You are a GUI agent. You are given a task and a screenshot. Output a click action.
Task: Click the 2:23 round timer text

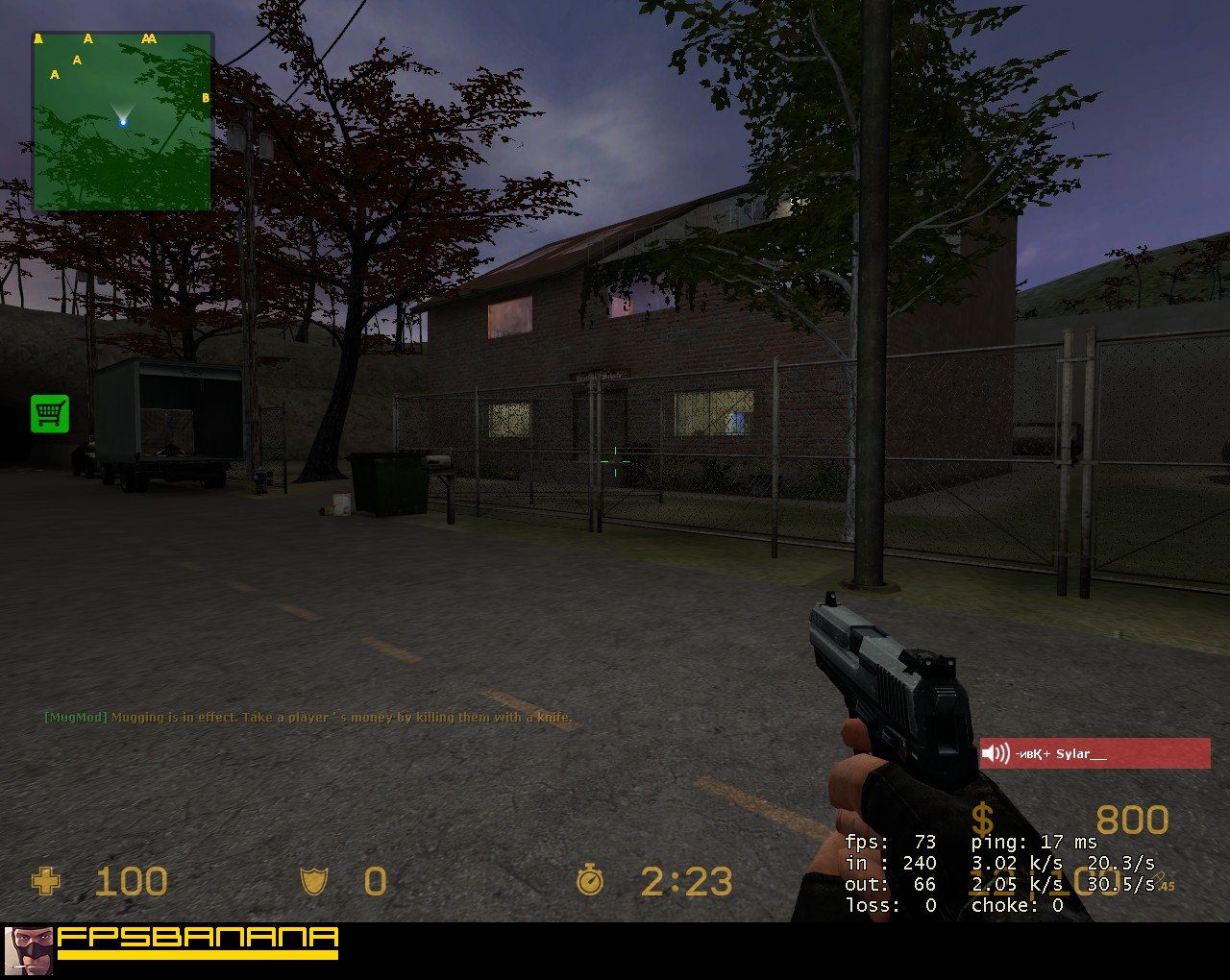point(687,881)
